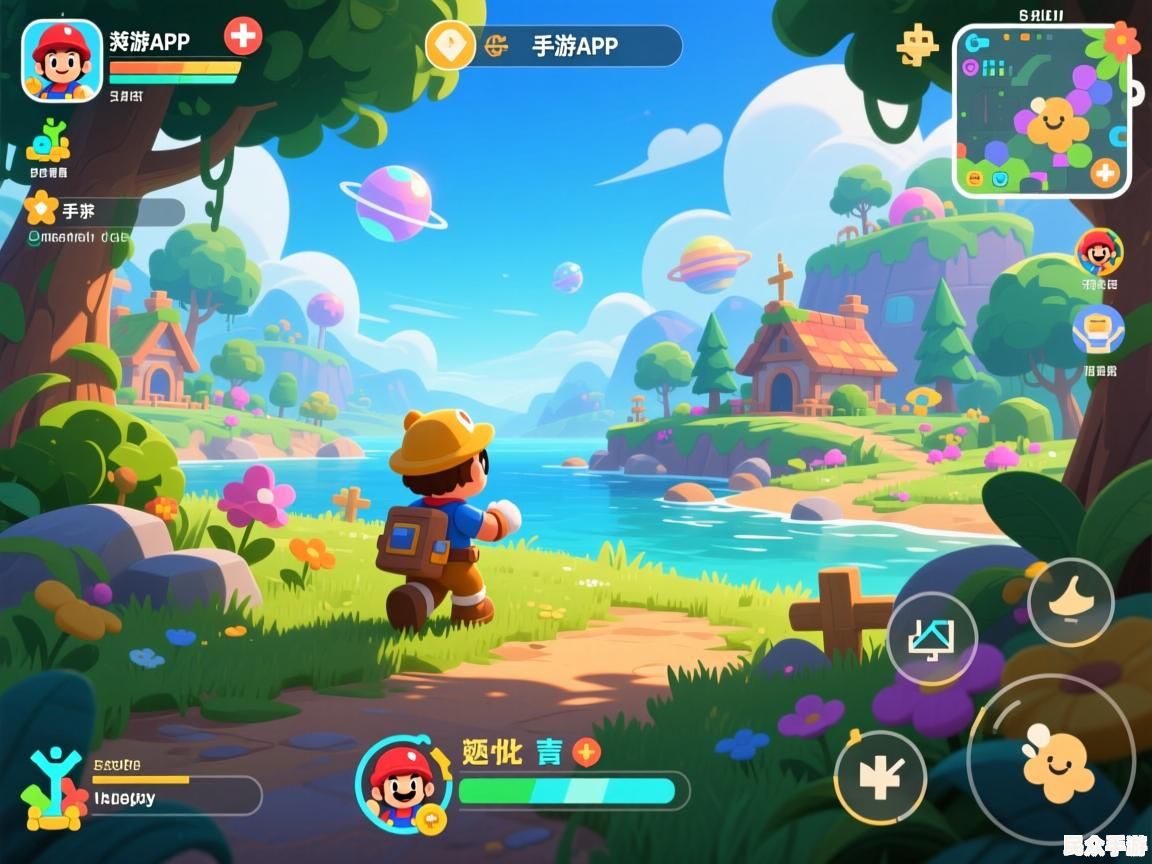The image size is (1152, 864).
Task: Open the player avatar portrait with red cap
Action: [62, 60]
